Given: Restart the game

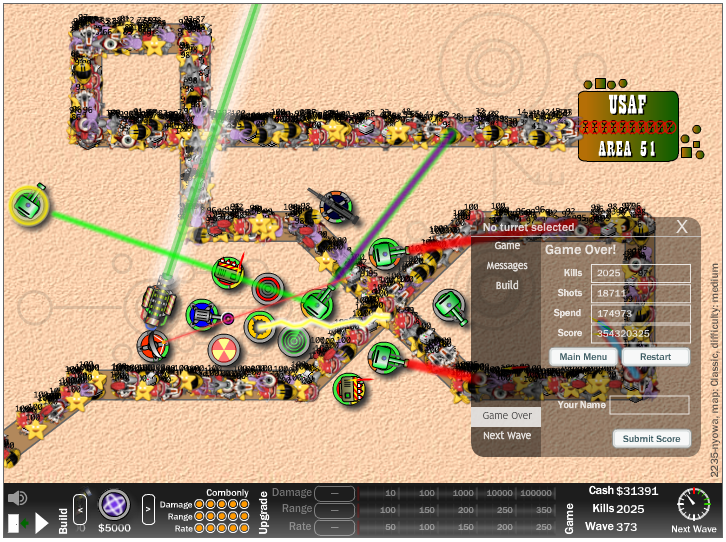Looking at the screenshot, I should [x=655, y=357].
